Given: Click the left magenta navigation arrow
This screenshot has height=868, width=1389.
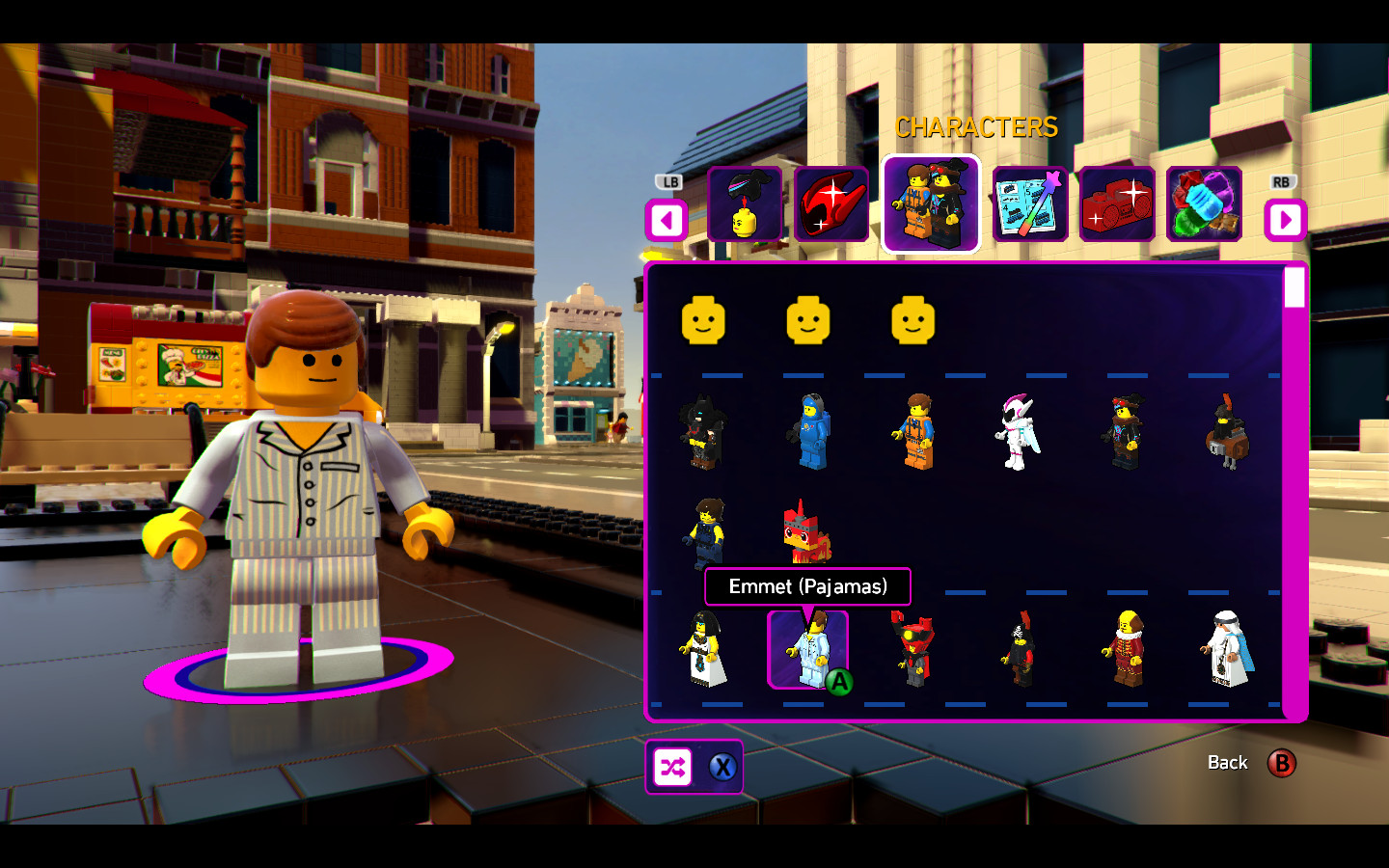Looking at the screenshot, I should click(x=667, y=220).
